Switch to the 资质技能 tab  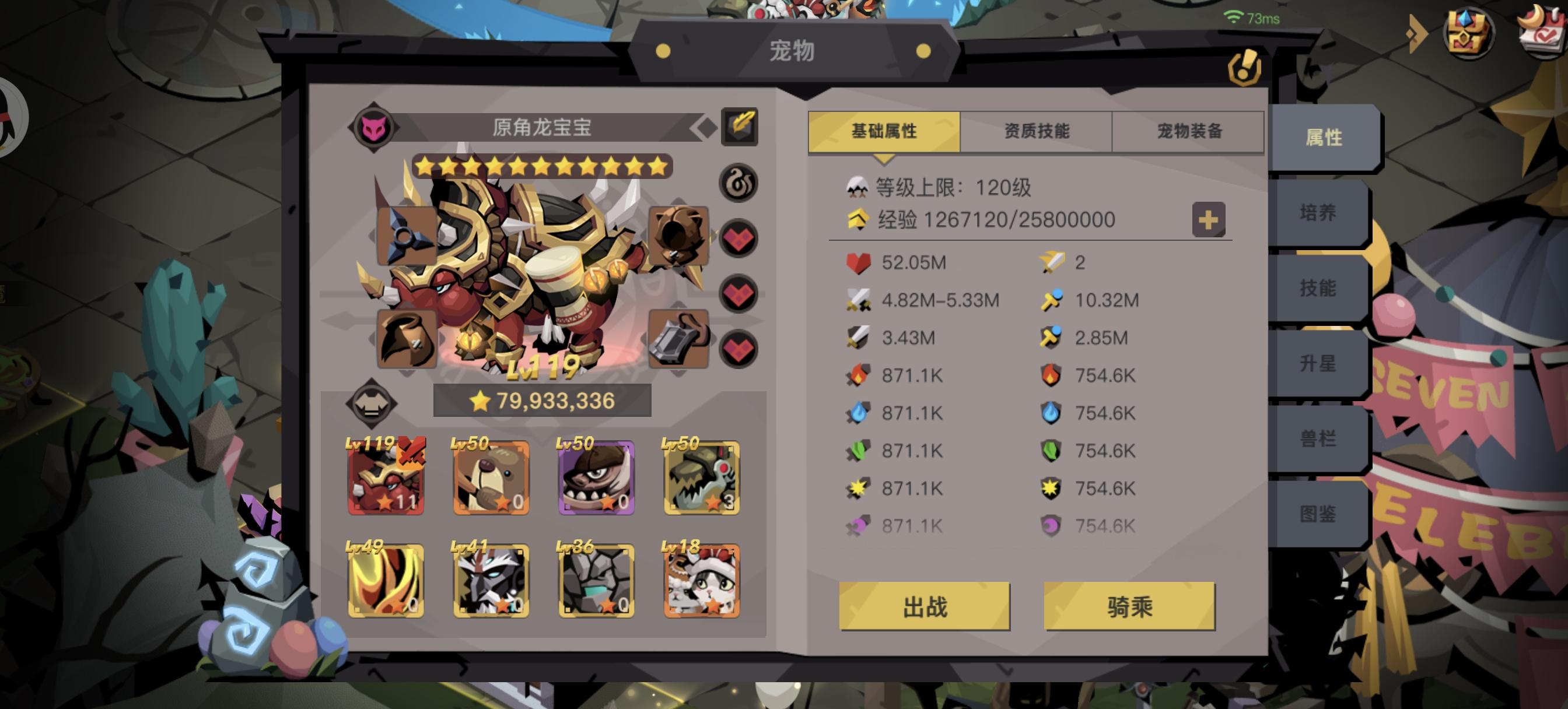pyautogui.click(x=1037, y=130)
